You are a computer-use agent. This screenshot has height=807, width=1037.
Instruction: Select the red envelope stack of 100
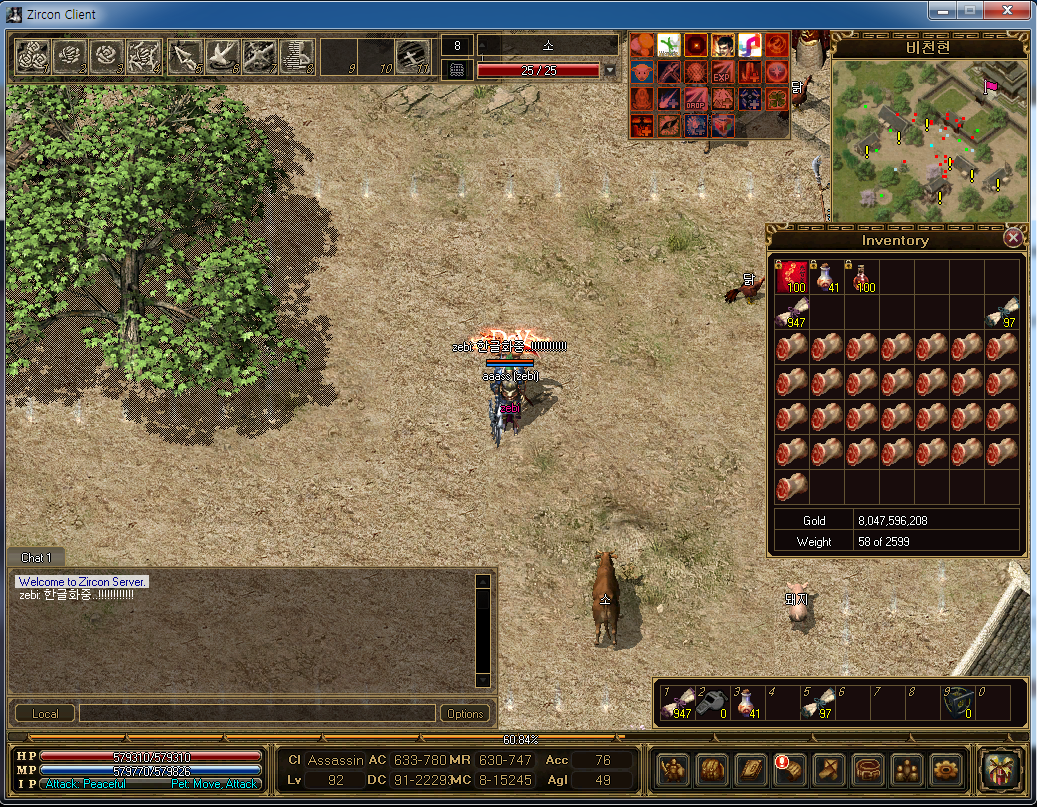tap(792, 277)
